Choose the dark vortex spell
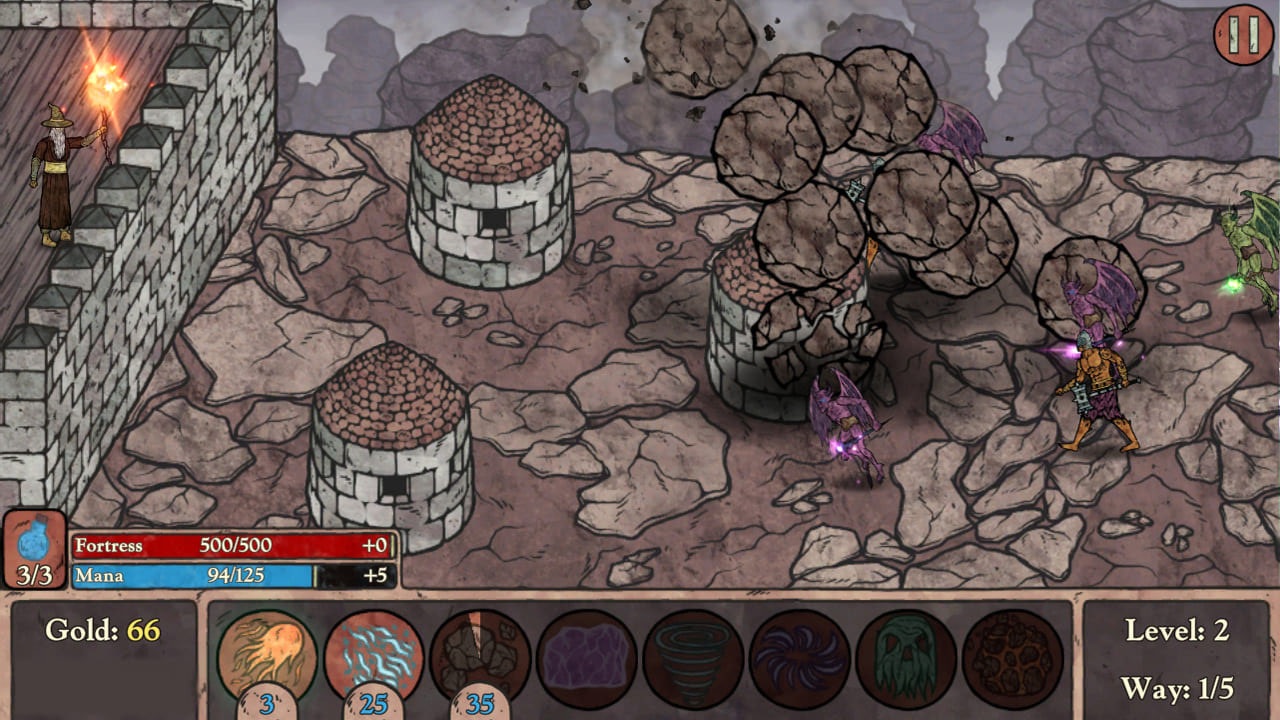This screenshot has width=1280, height=720. click(x=800, y=655)
